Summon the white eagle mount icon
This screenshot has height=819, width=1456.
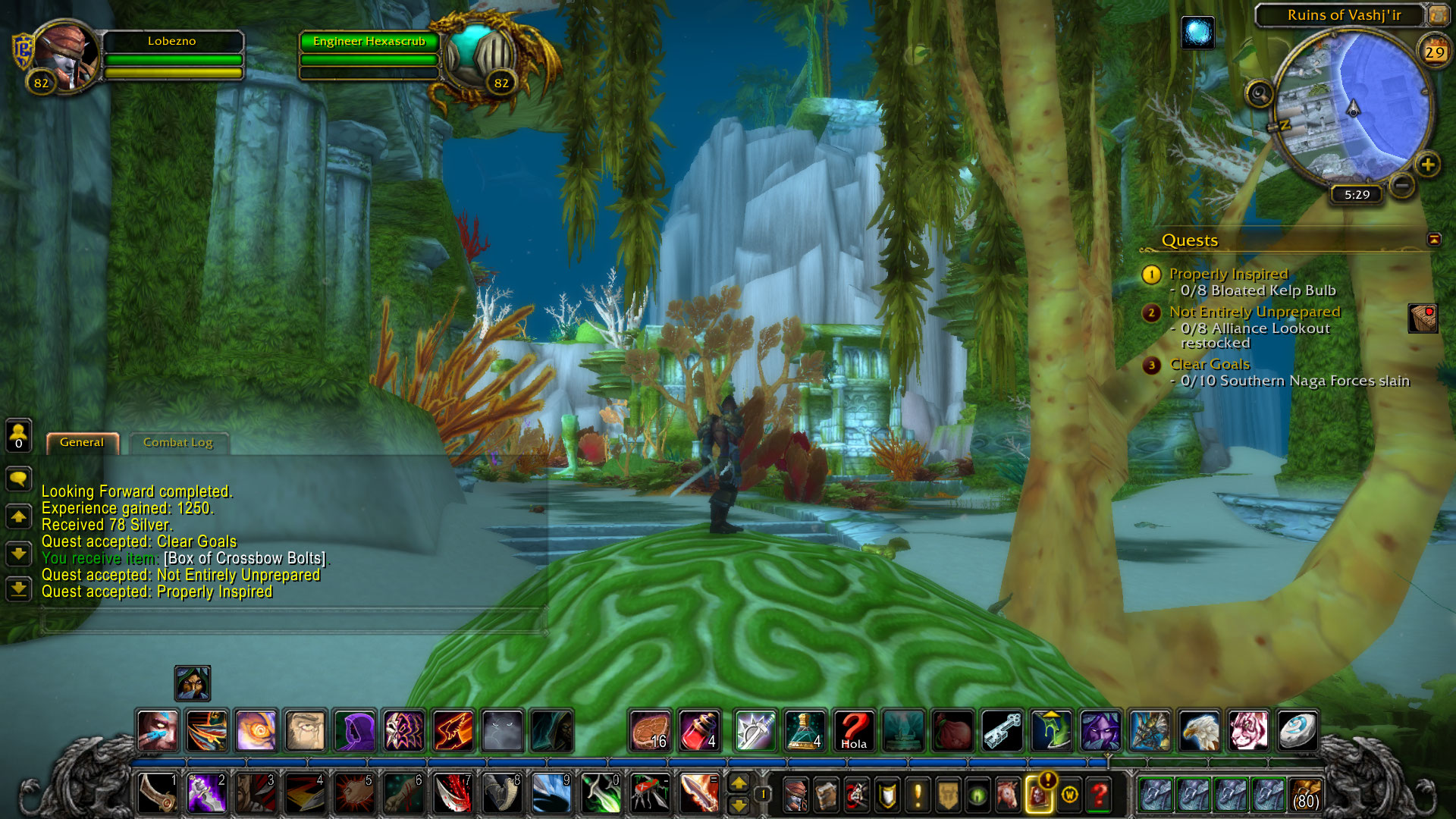(1199, 731)
